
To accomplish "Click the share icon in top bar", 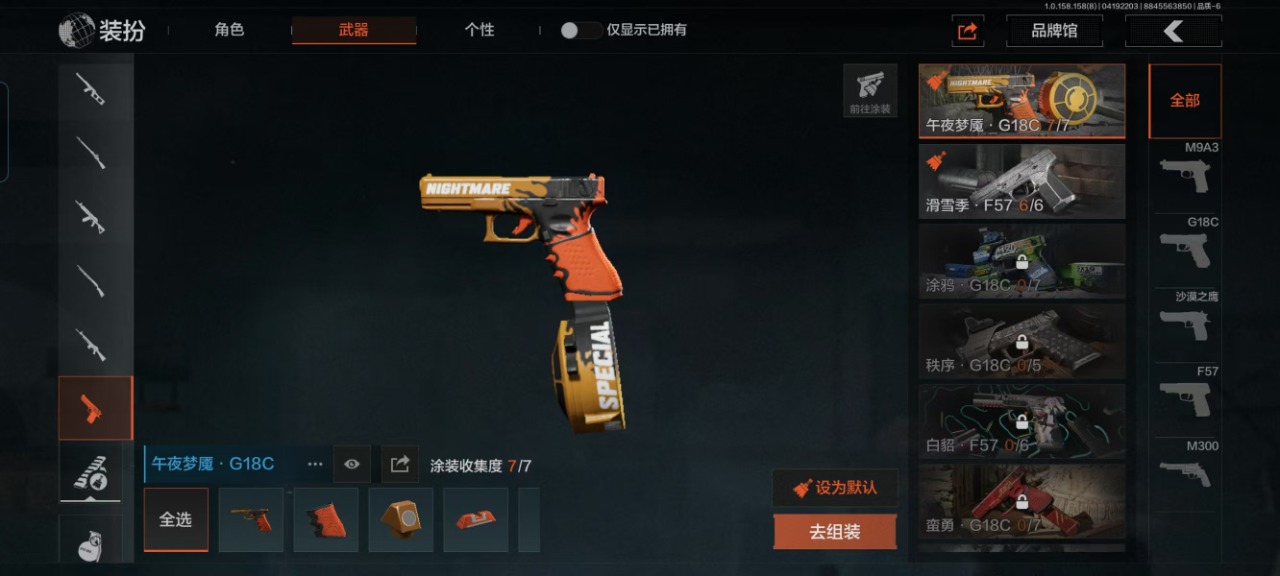I will [x=967, y=31].
